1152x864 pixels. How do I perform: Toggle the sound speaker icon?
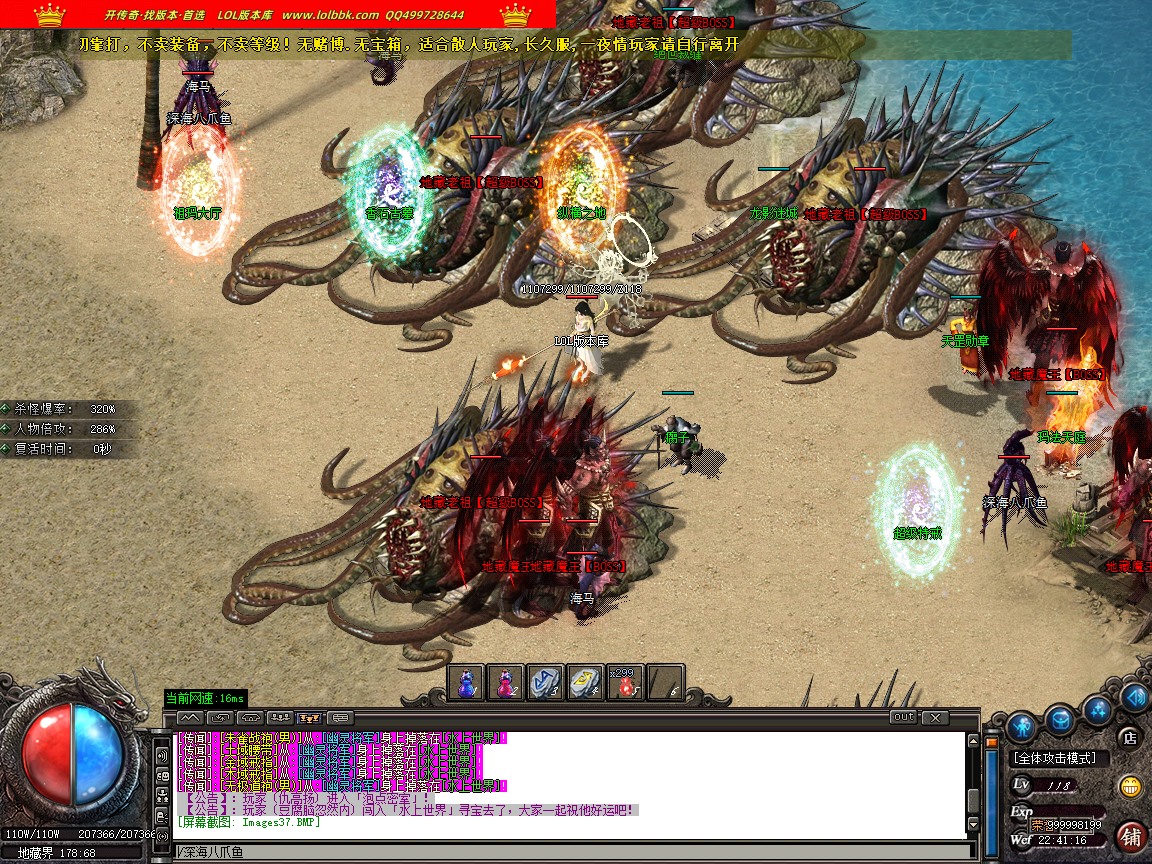click(1134, 697)
